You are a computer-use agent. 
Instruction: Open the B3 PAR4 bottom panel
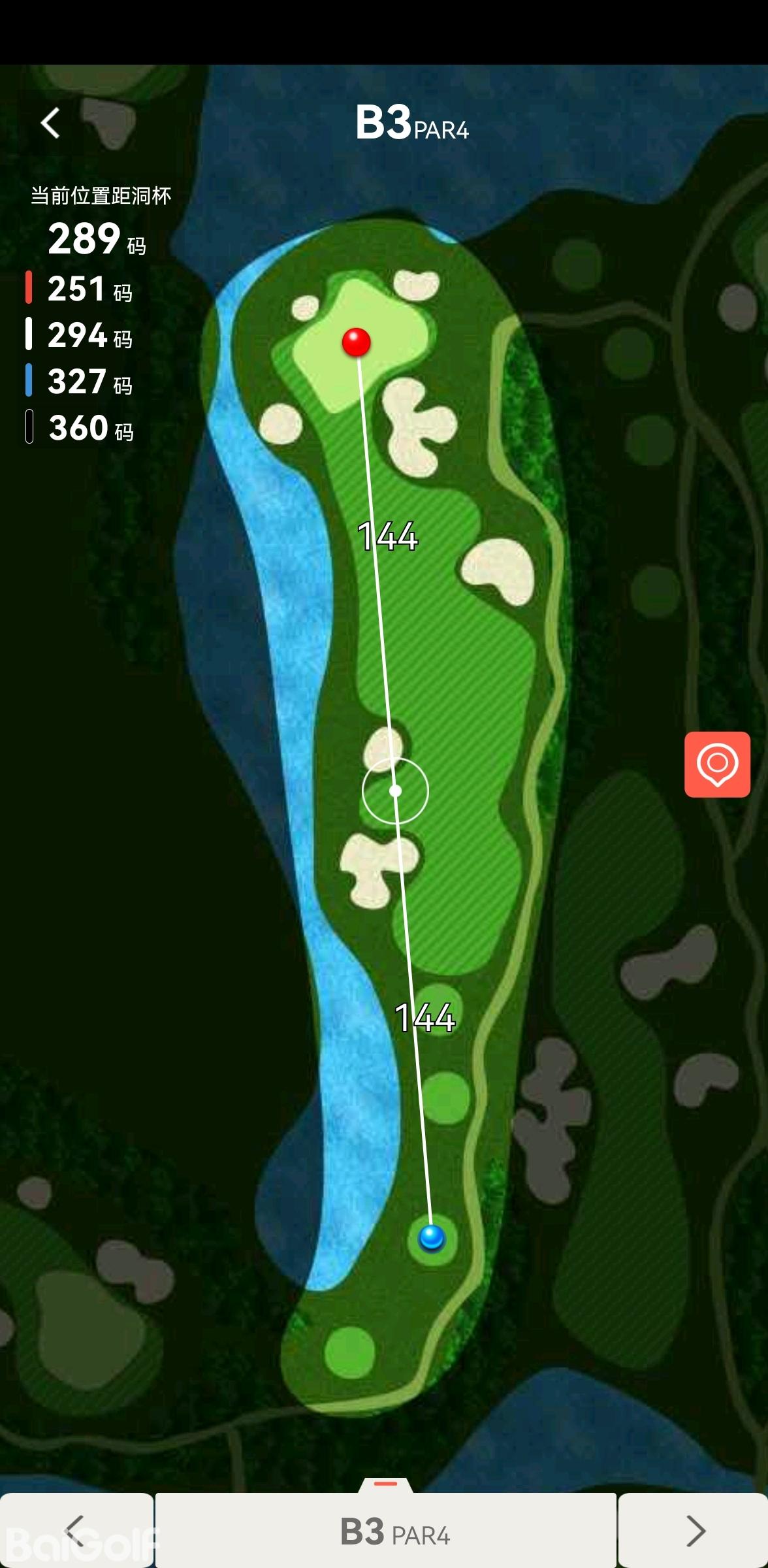pyautogui.click(x=386, y=1531)
